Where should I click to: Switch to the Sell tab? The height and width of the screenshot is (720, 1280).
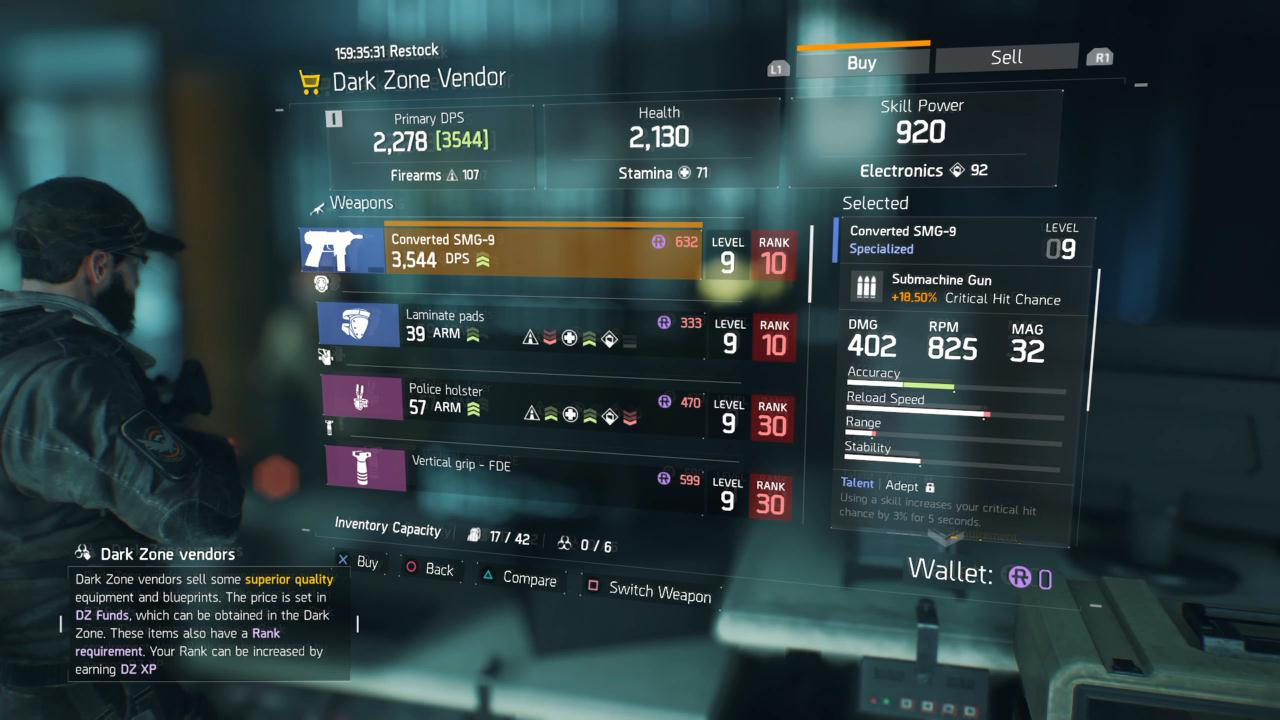pyautogui.click(x=1006, y=57)
